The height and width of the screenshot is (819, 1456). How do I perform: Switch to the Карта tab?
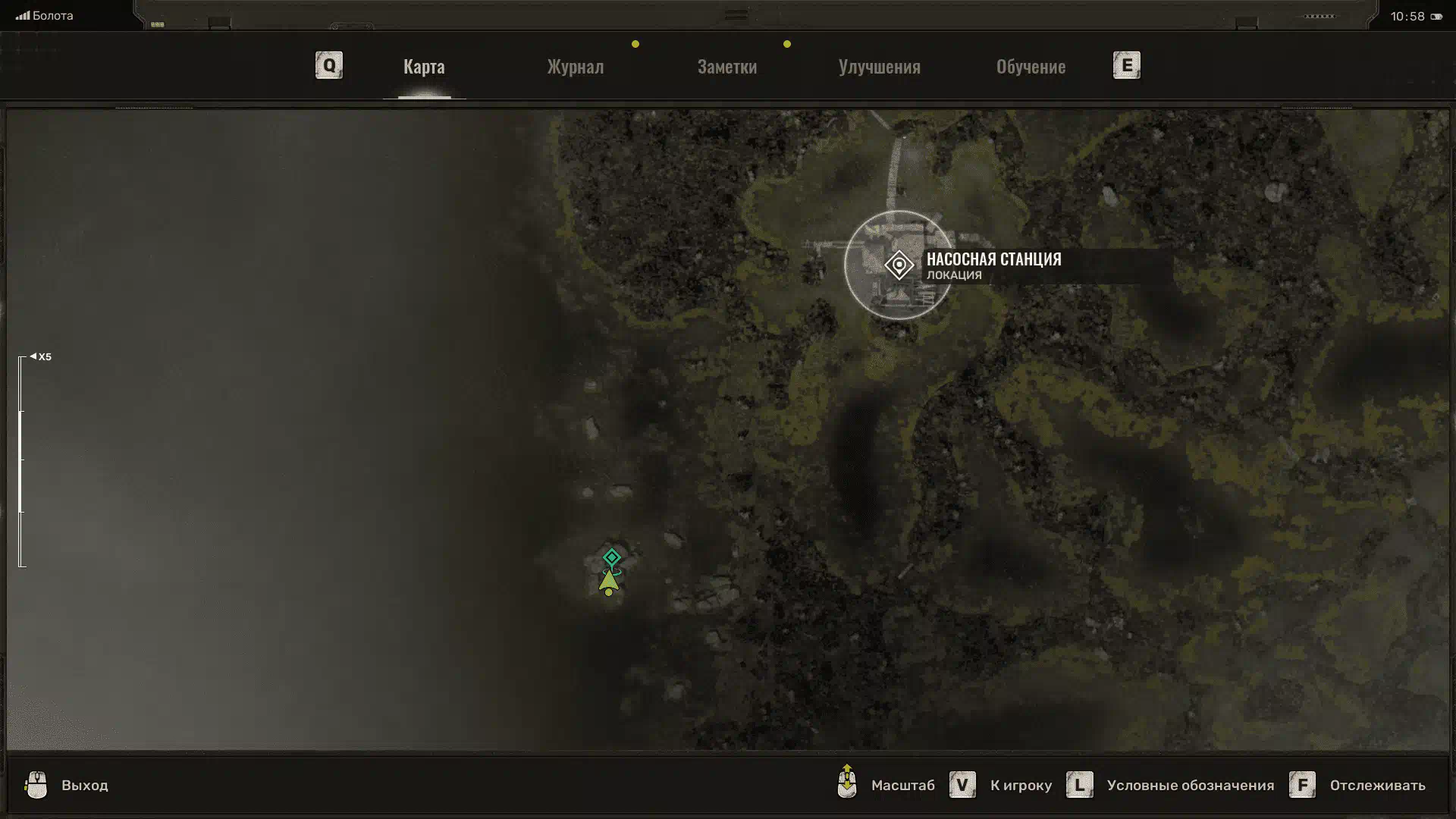coord(424,67)
